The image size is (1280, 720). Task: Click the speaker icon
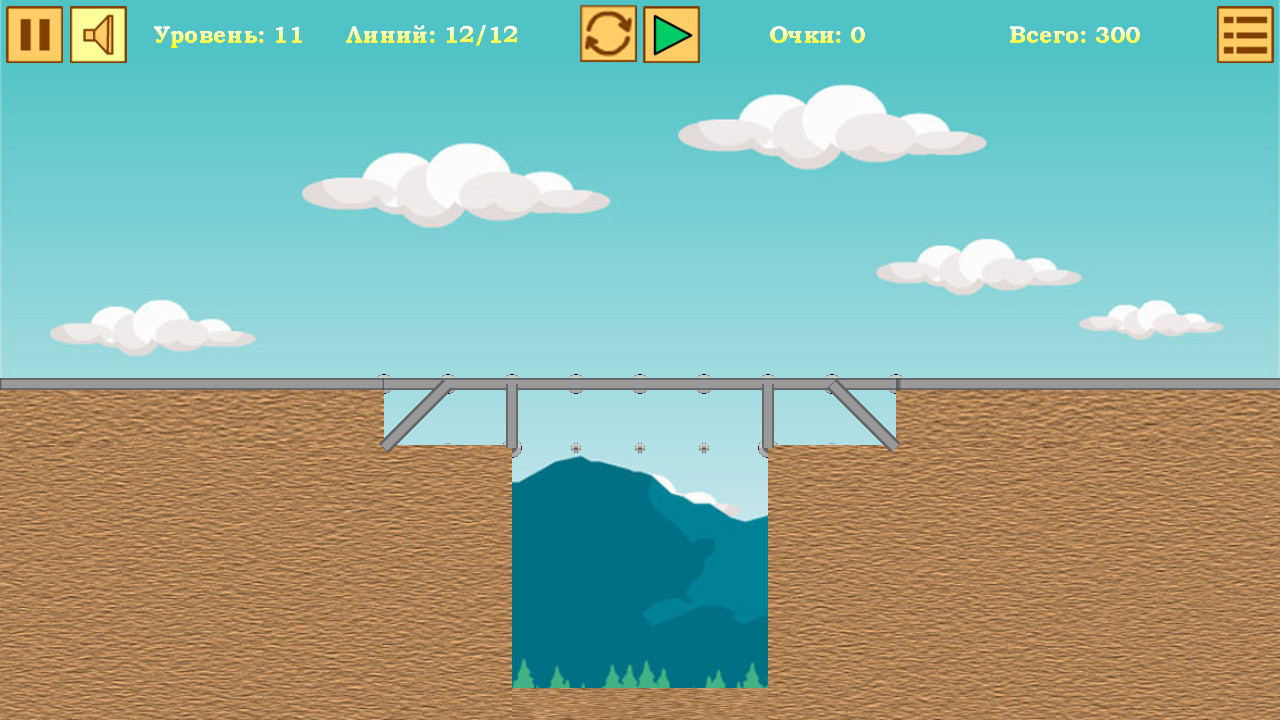click(97, 33)
